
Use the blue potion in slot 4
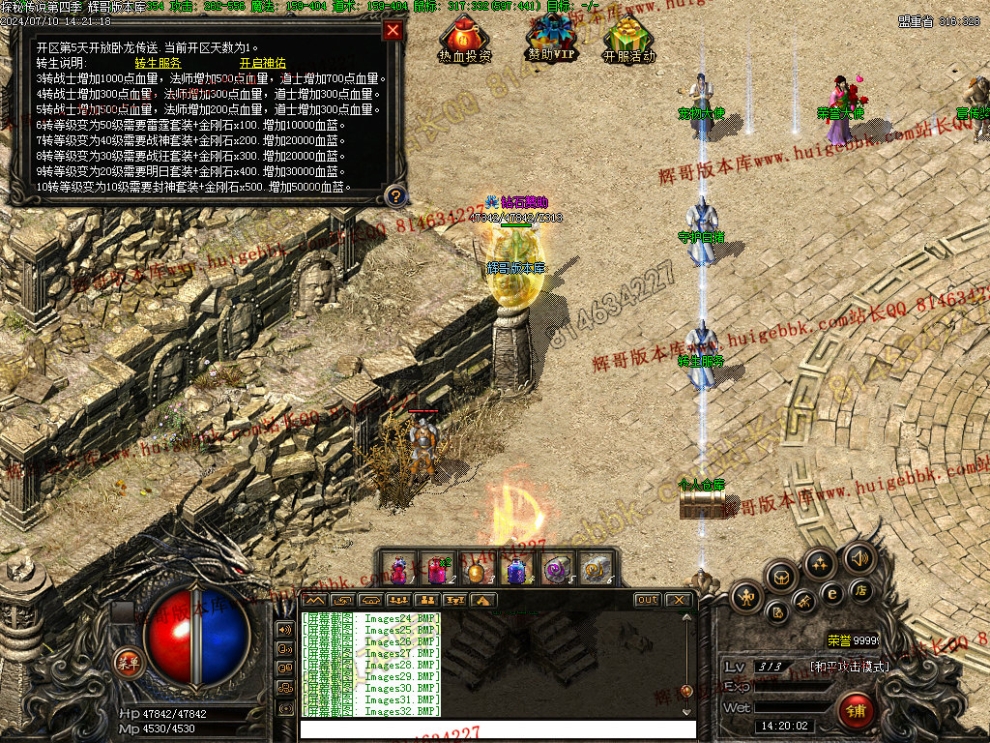pos(516,570)
